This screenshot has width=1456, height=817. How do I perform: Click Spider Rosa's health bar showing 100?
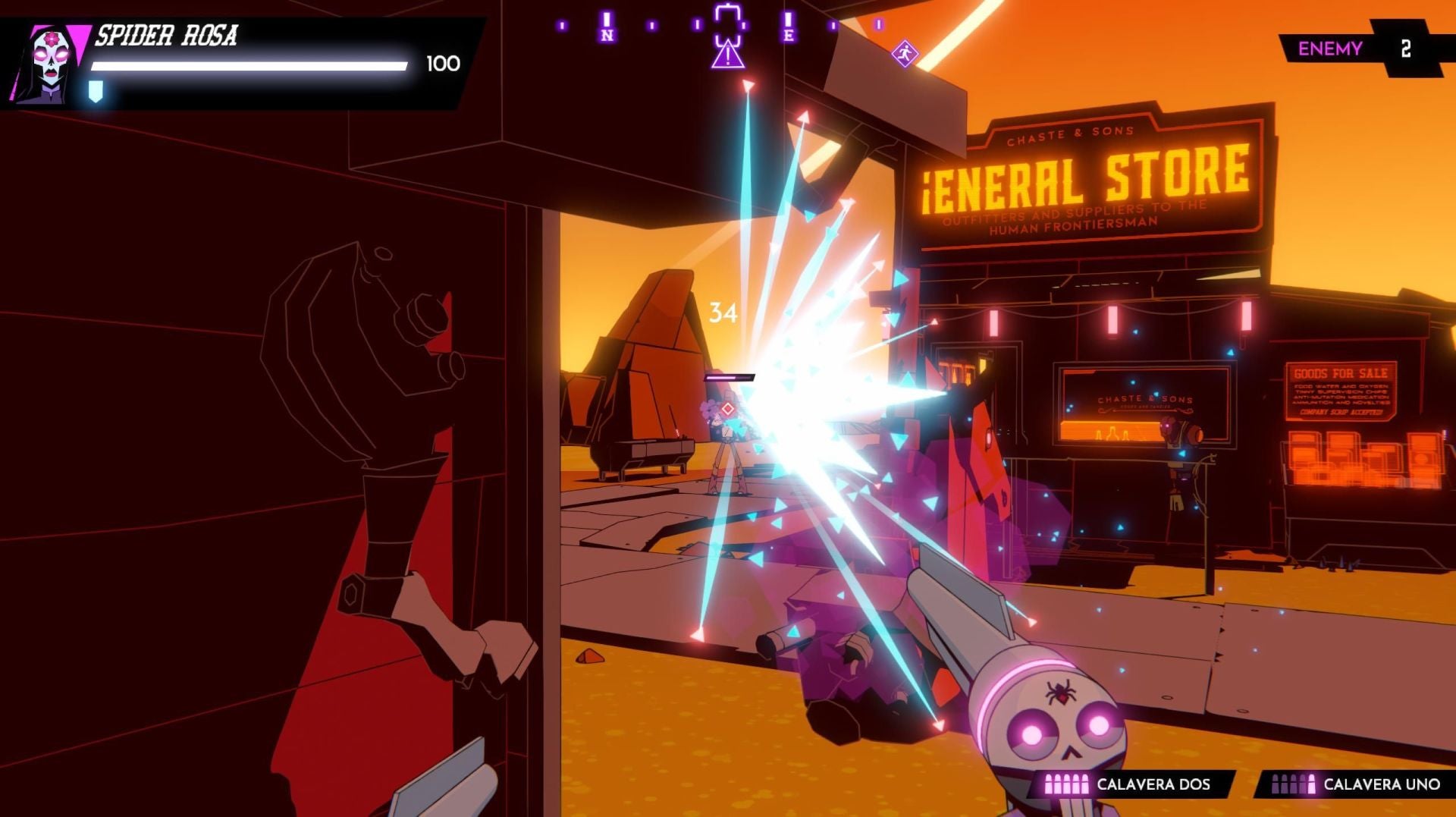250,66
